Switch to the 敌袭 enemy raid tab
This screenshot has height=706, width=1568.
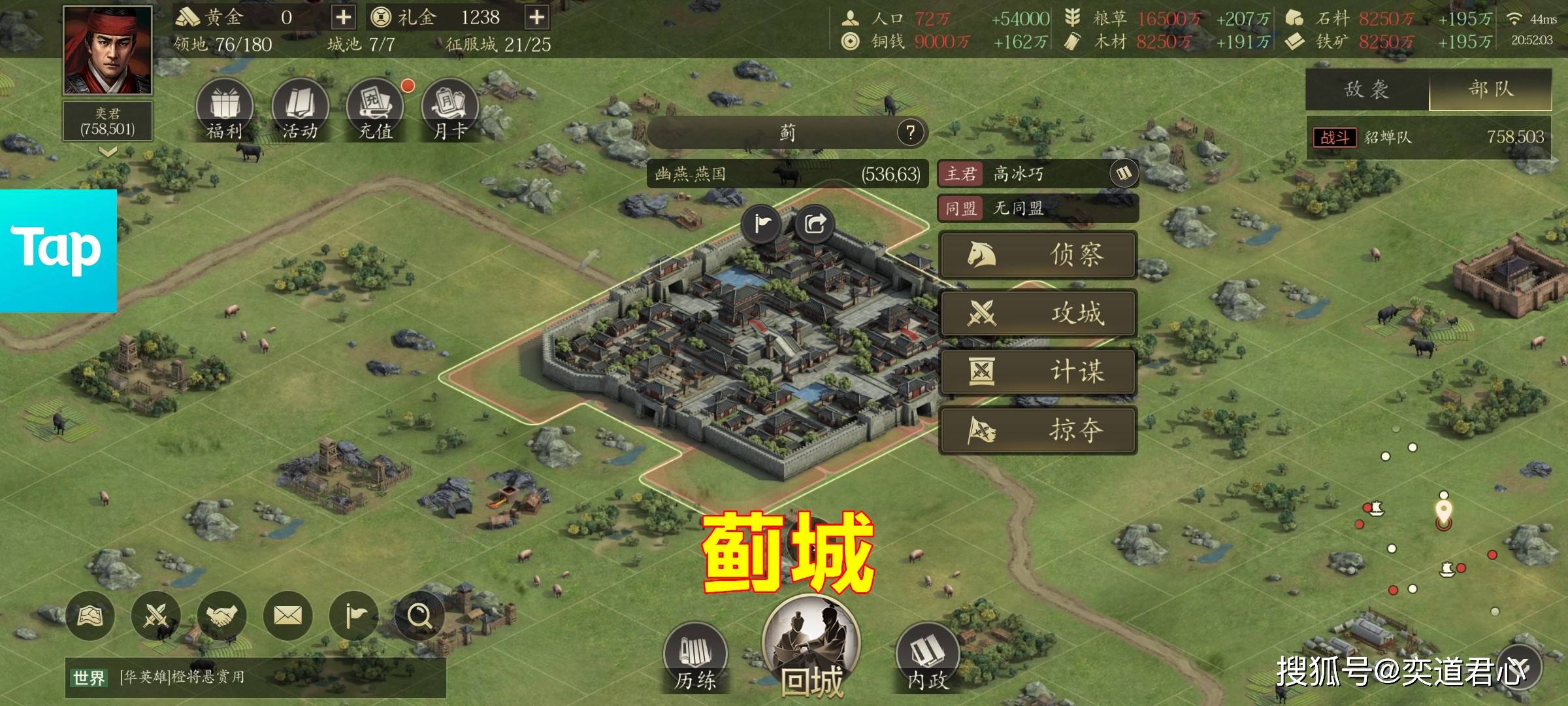coord(1367,90)
